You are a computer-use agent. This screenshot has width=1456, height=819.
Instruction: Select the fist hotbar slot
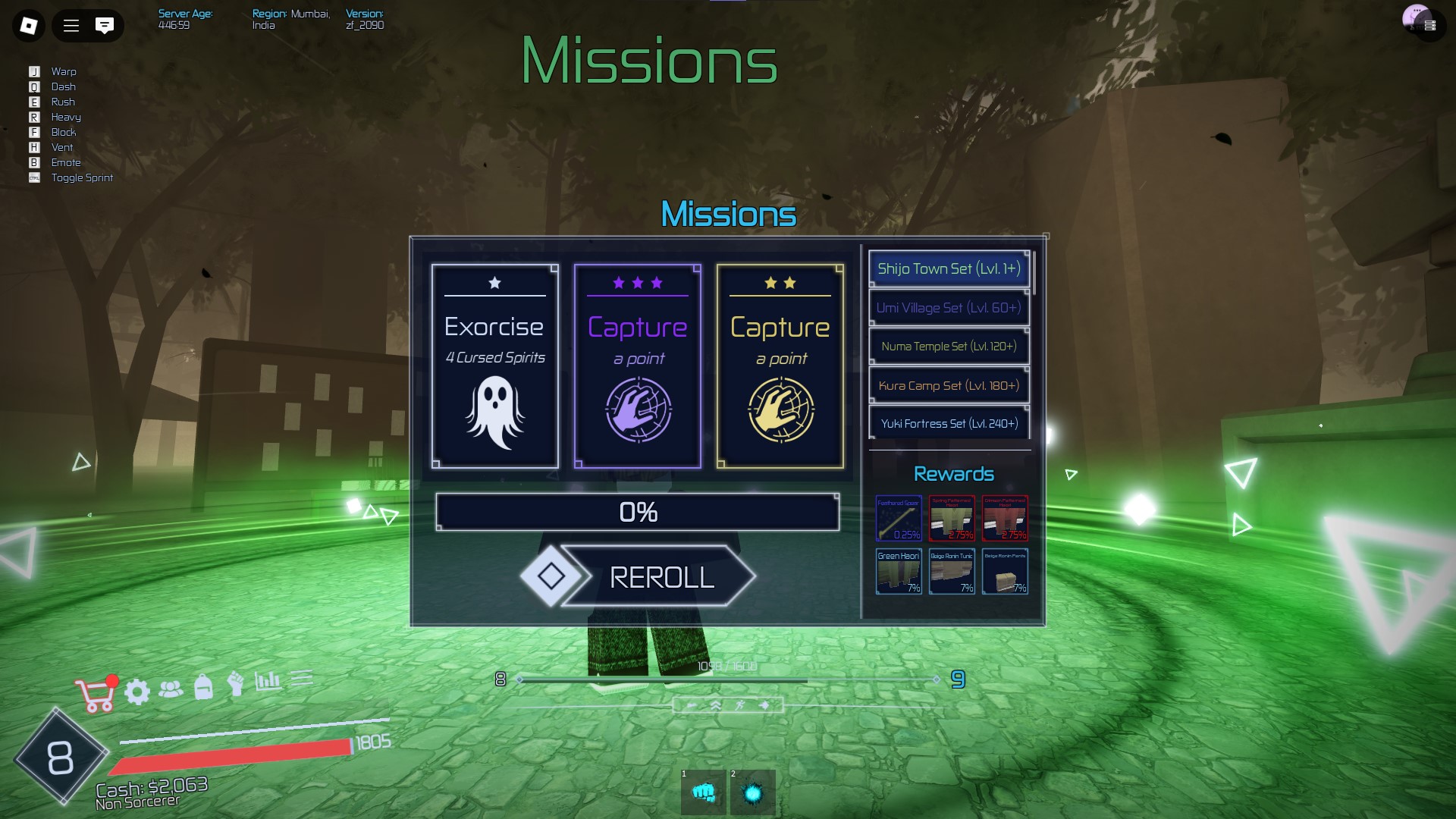pyautogui.click(x=704, y=793)
